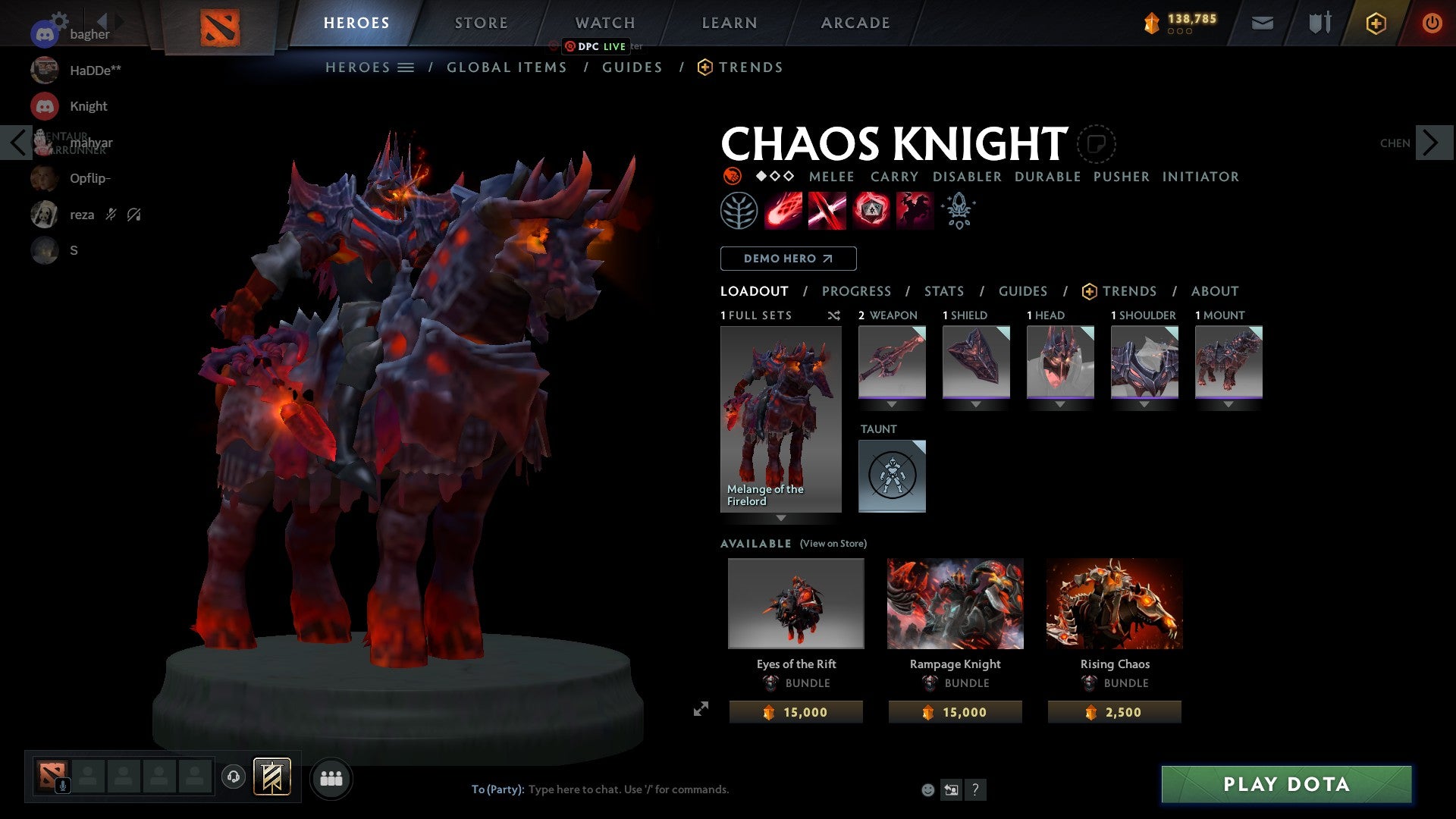Select the Chaos Bolt ability icon
Viewport: 1456px width, 819px height.
click(782, 211)
